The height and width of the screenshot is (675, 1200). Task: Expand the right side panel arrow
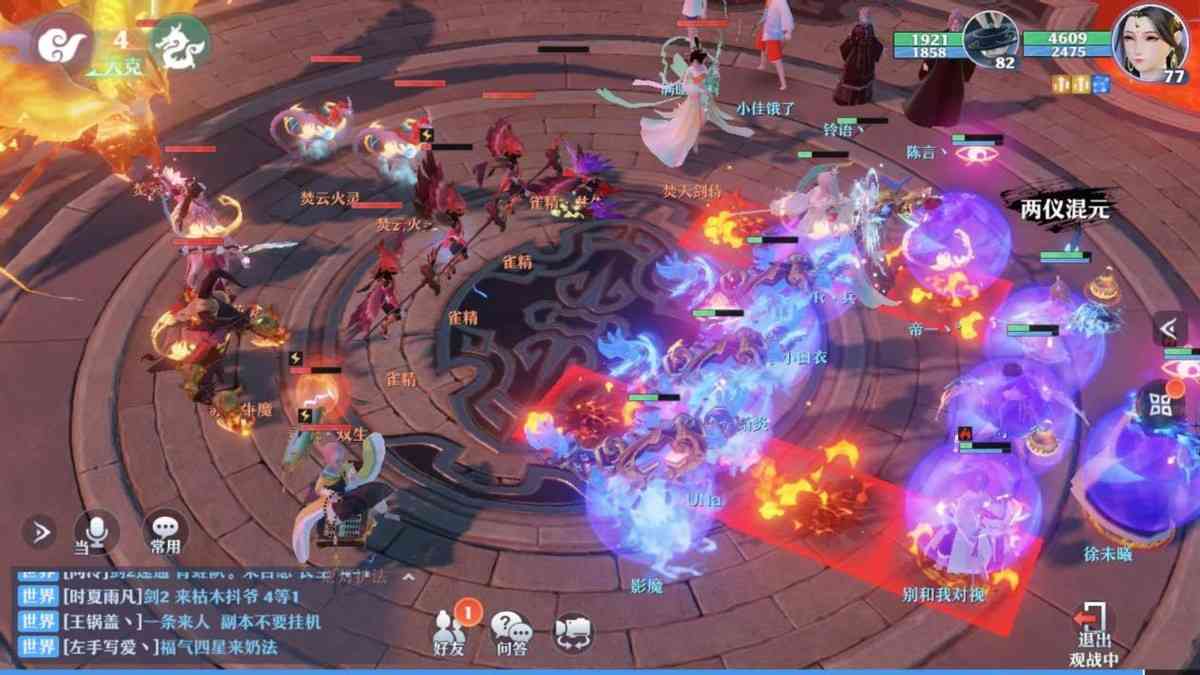1168,327
